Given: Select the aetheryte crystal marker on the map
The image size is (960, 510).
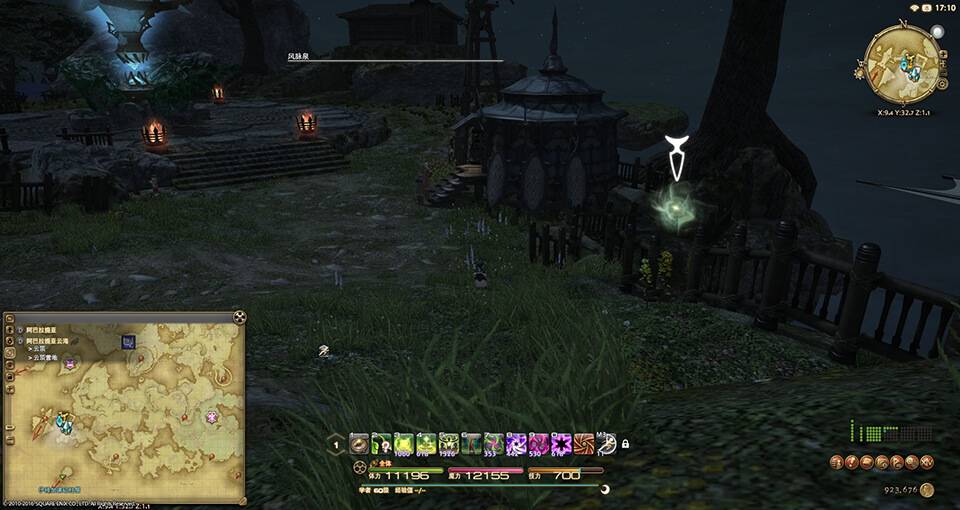Looking at the screenshot, I should 63,422.
